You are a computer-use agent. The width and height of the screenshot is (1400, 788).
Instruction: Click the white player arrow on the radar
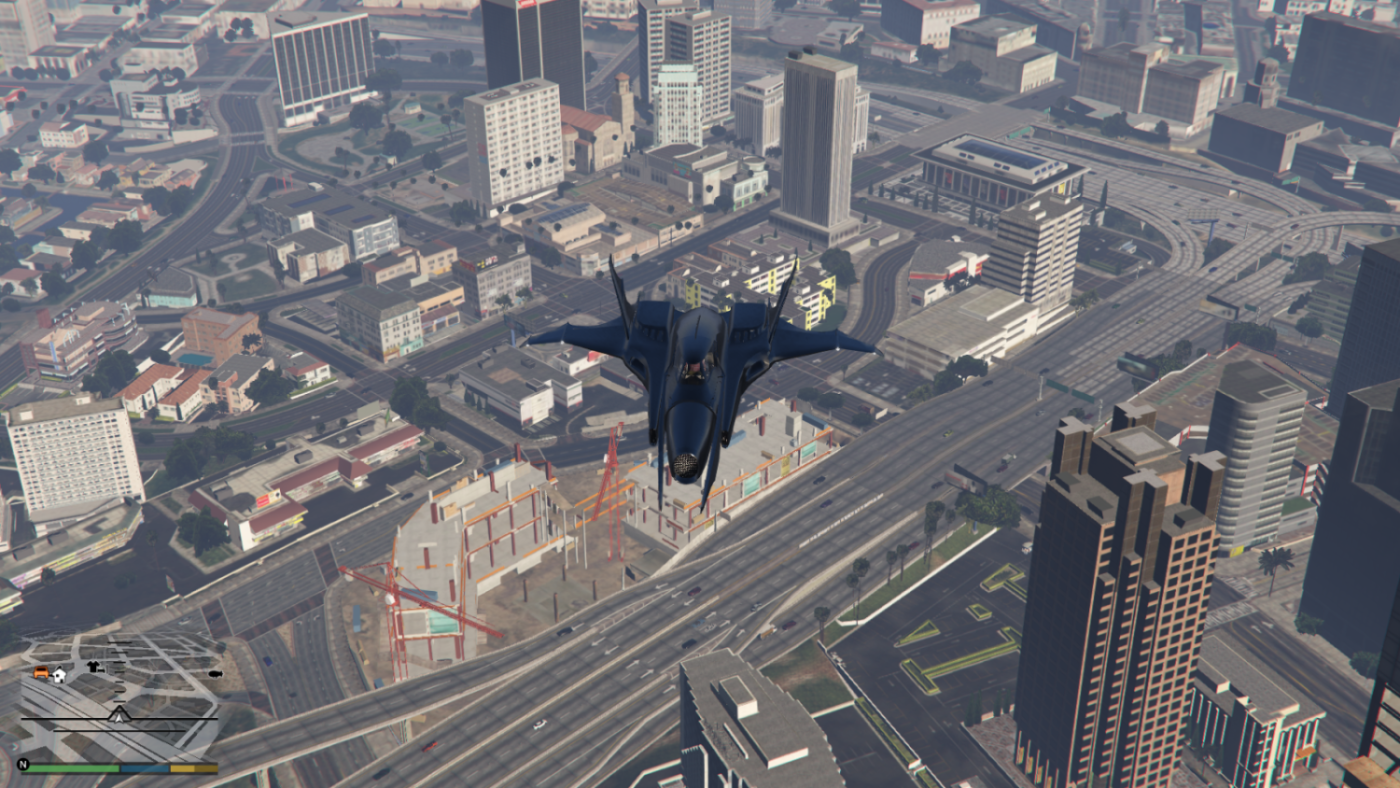(x=119, y=717)
